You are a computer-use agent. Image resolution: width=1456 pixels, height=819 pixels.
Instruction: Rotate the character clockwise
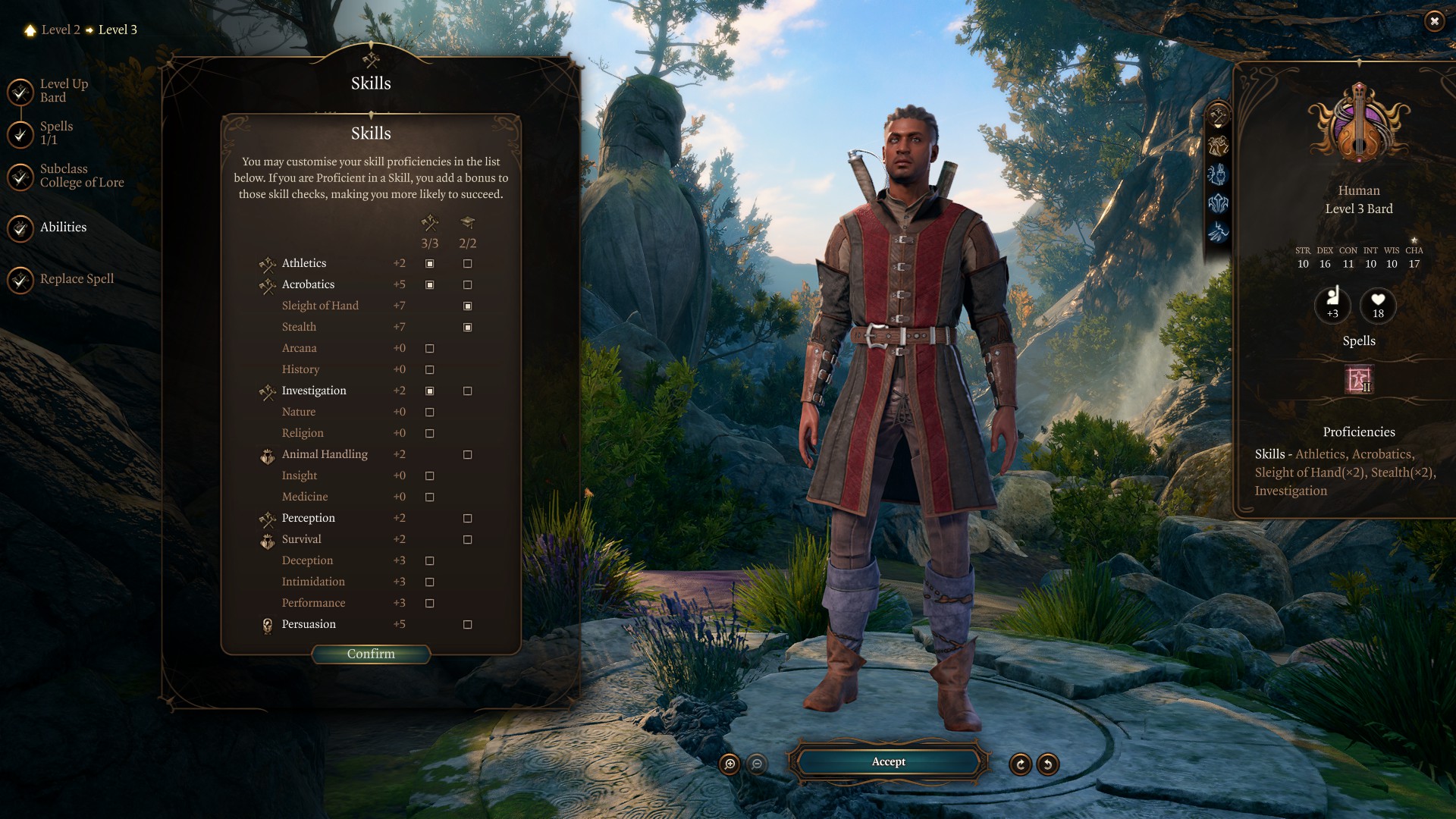(x=1021, y=764)
